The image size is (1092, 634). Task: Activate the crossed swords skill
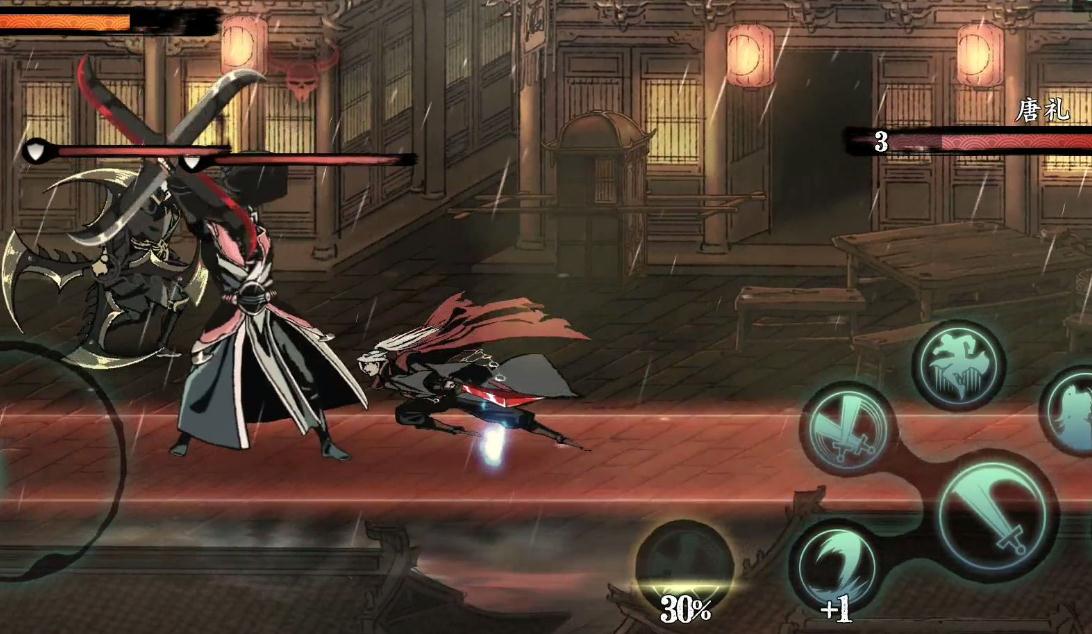[847, 430]
